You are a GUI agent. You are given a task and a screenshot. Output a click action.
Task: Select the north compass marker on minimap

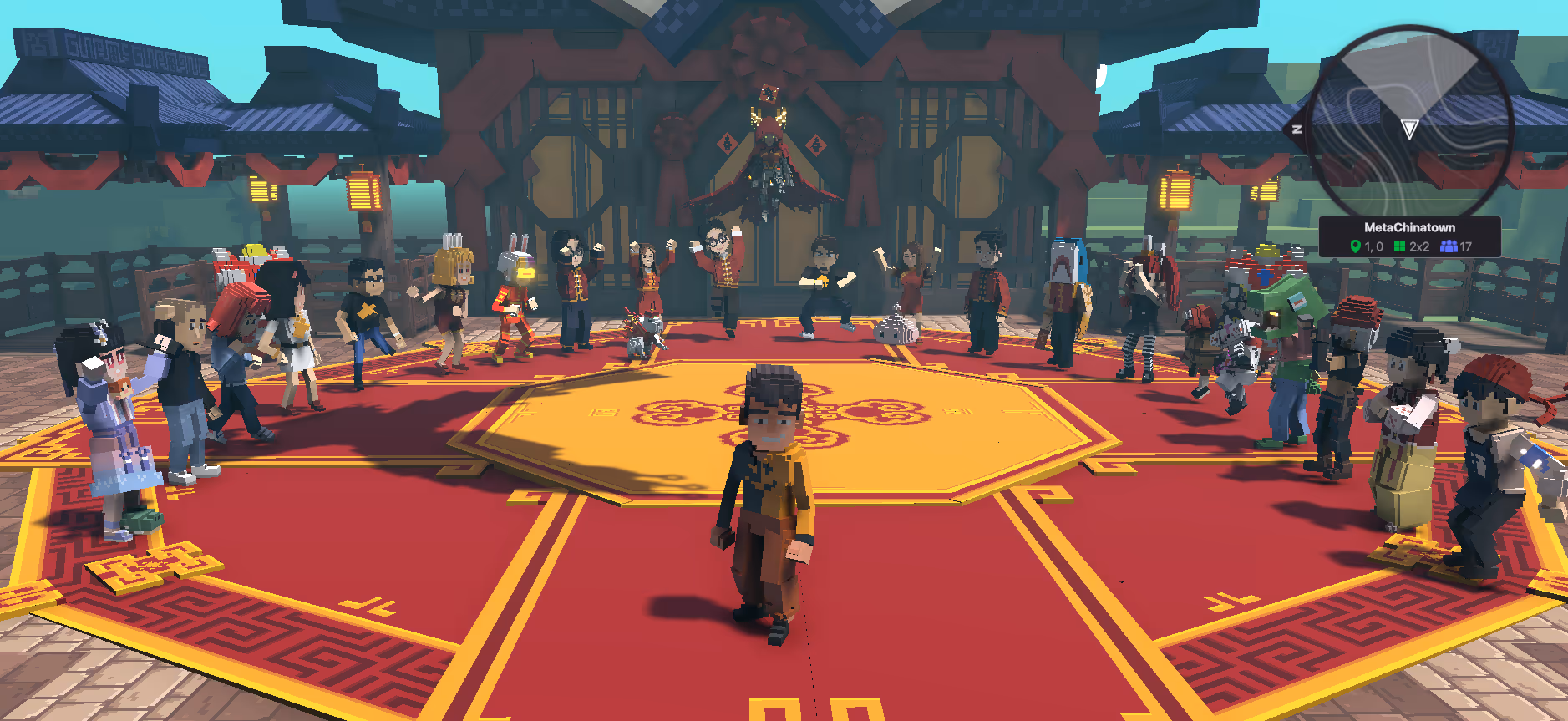[1297, 129]
